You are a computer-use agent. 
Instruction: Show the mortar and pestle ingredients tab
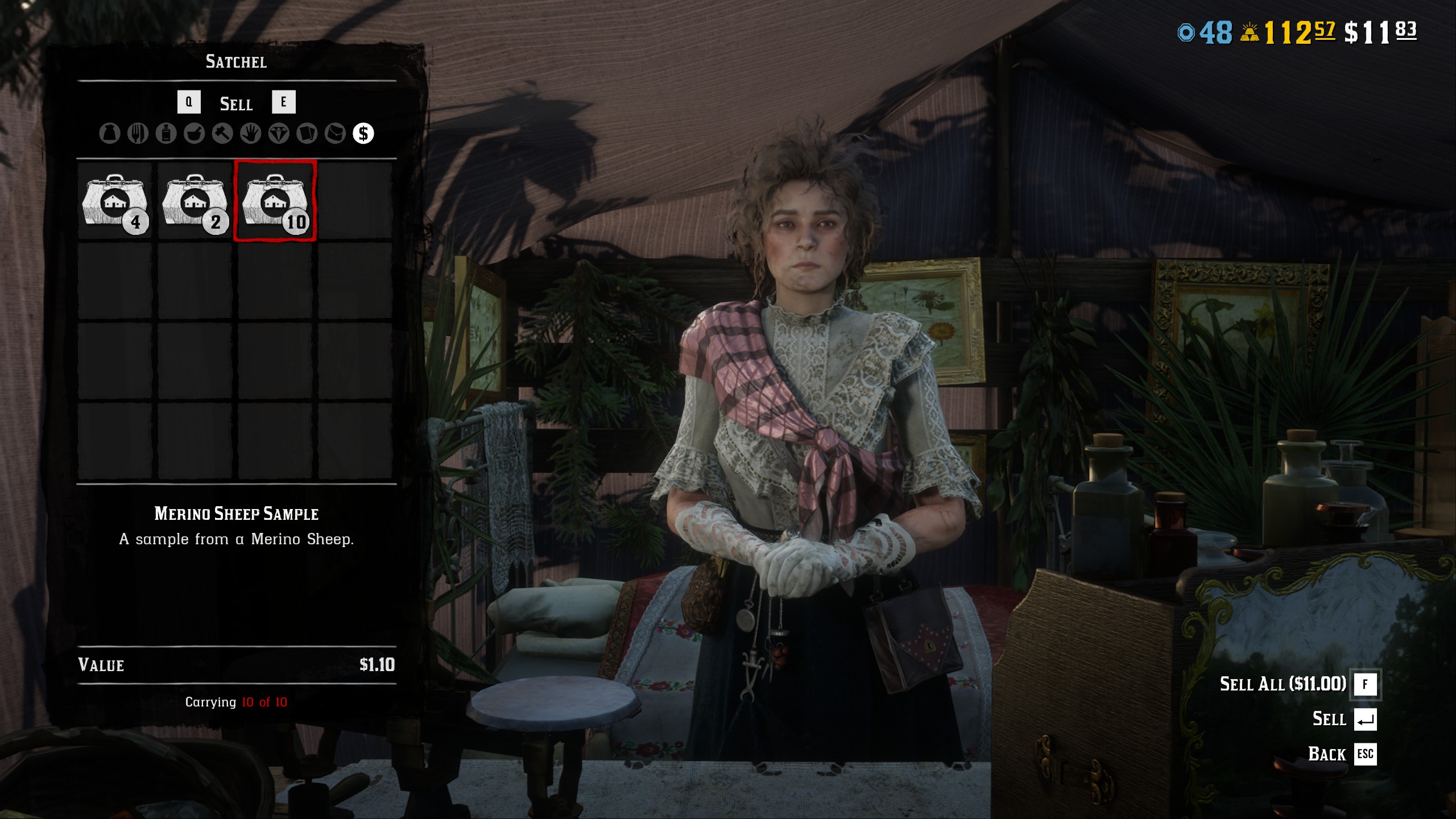(x=194, y=134)
